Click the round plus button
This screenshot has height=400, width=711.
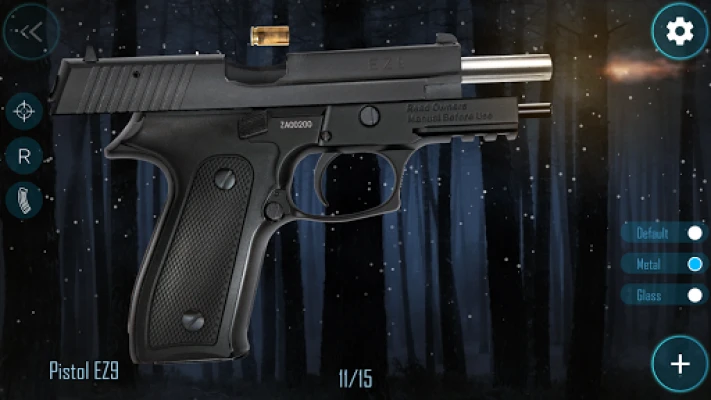(680, 364)
